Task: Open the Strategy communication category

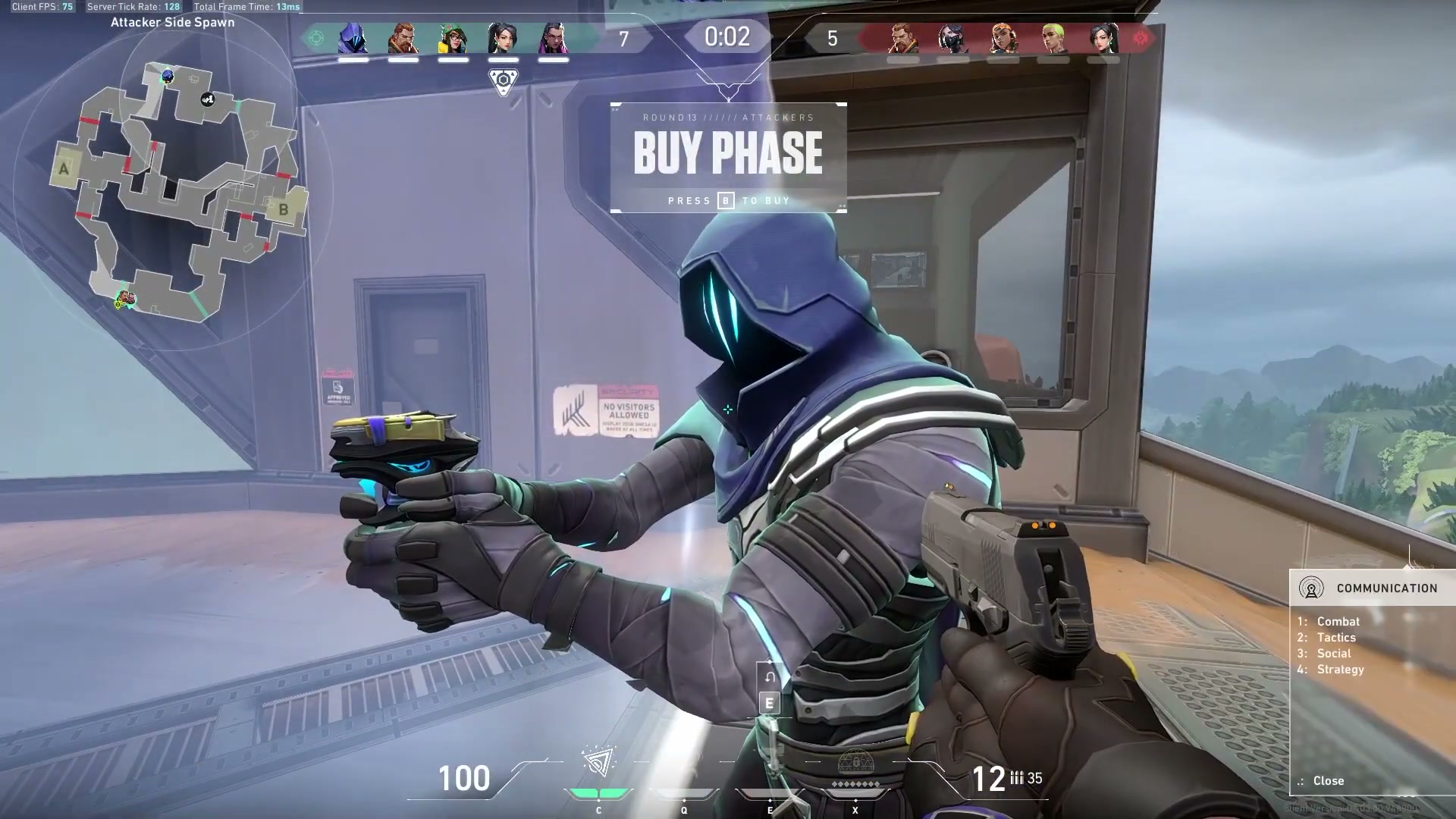Action: (1340, 670)
